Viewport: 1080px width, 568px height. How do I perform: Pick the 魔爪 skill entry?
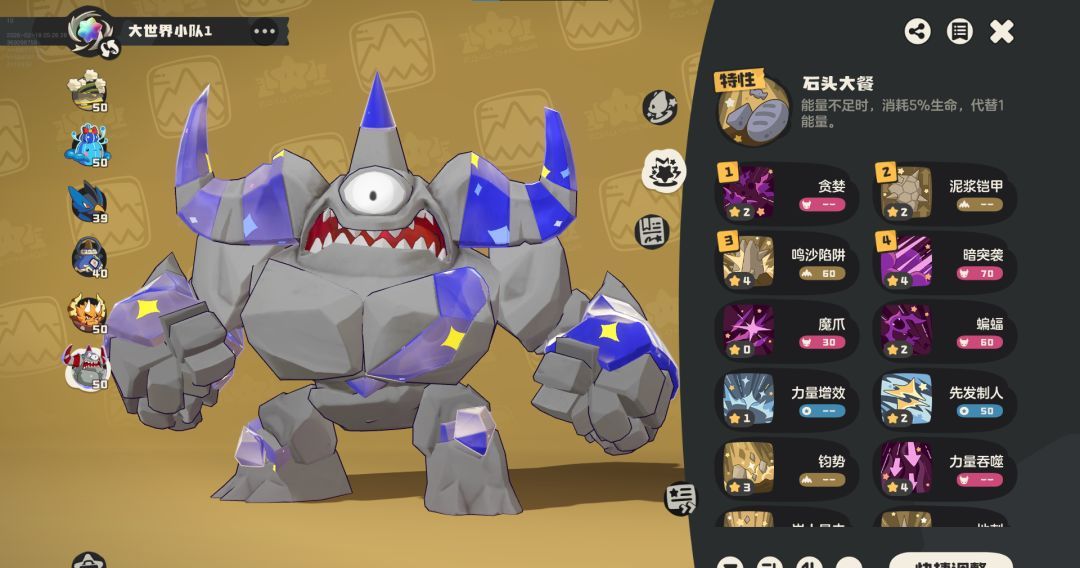[x=787, y=332]
